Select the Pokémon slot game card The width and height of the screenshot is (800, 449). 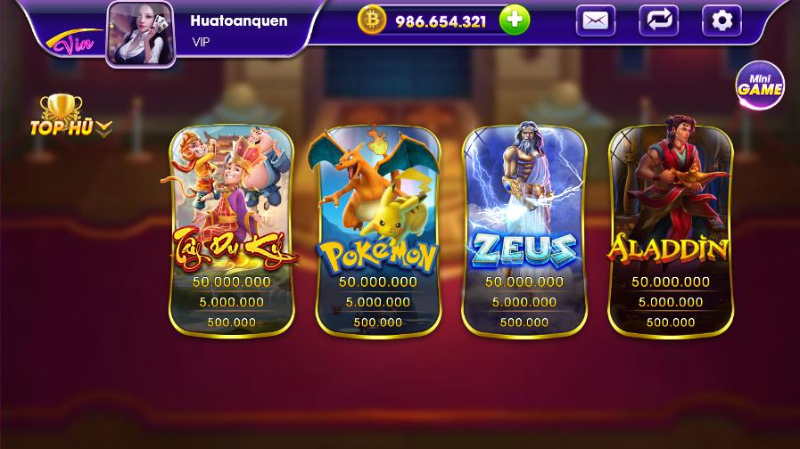coord(378,230)
